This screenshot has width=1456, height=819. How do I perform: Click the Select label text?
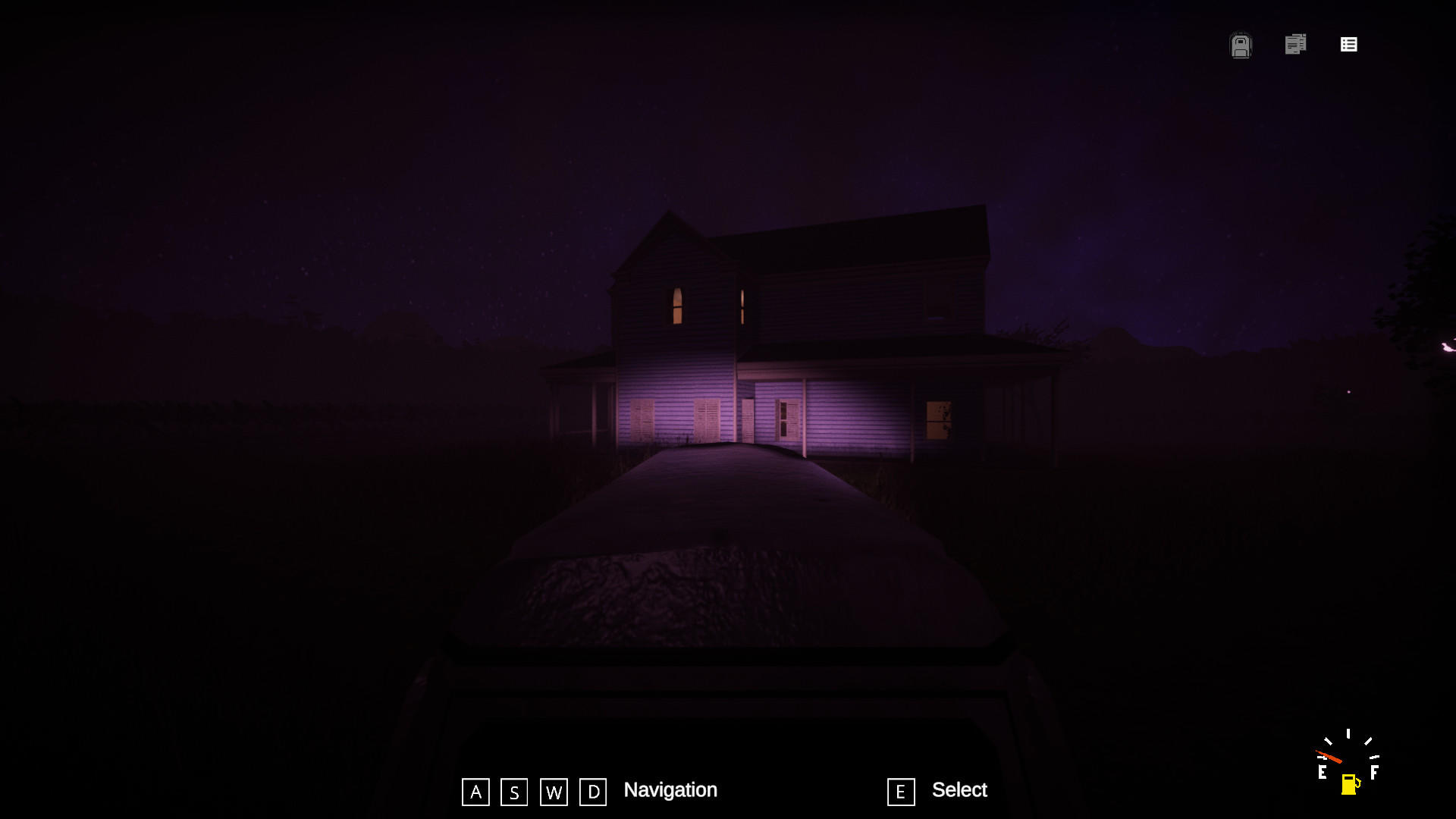[x=960, y=790]
